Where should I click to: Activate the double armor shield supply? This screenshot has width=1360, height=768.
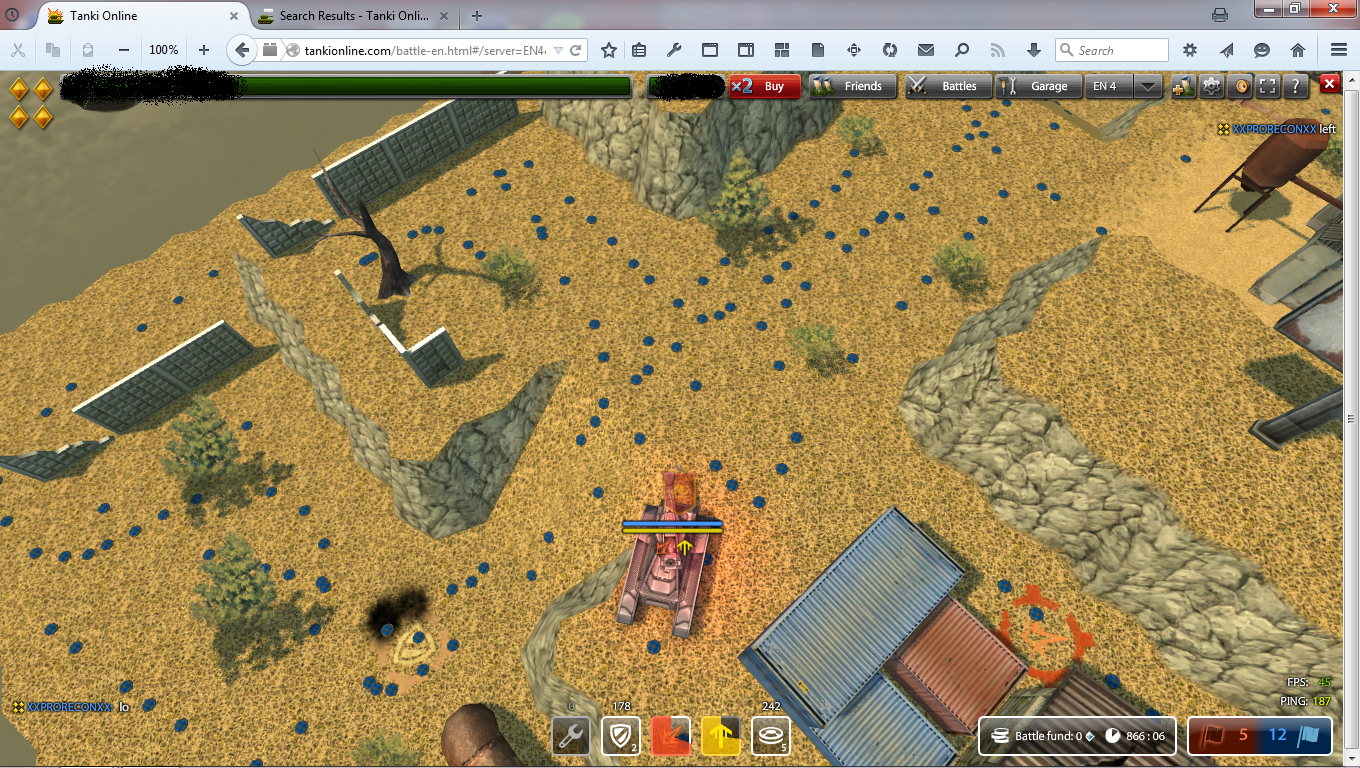[x=620, y=736]
